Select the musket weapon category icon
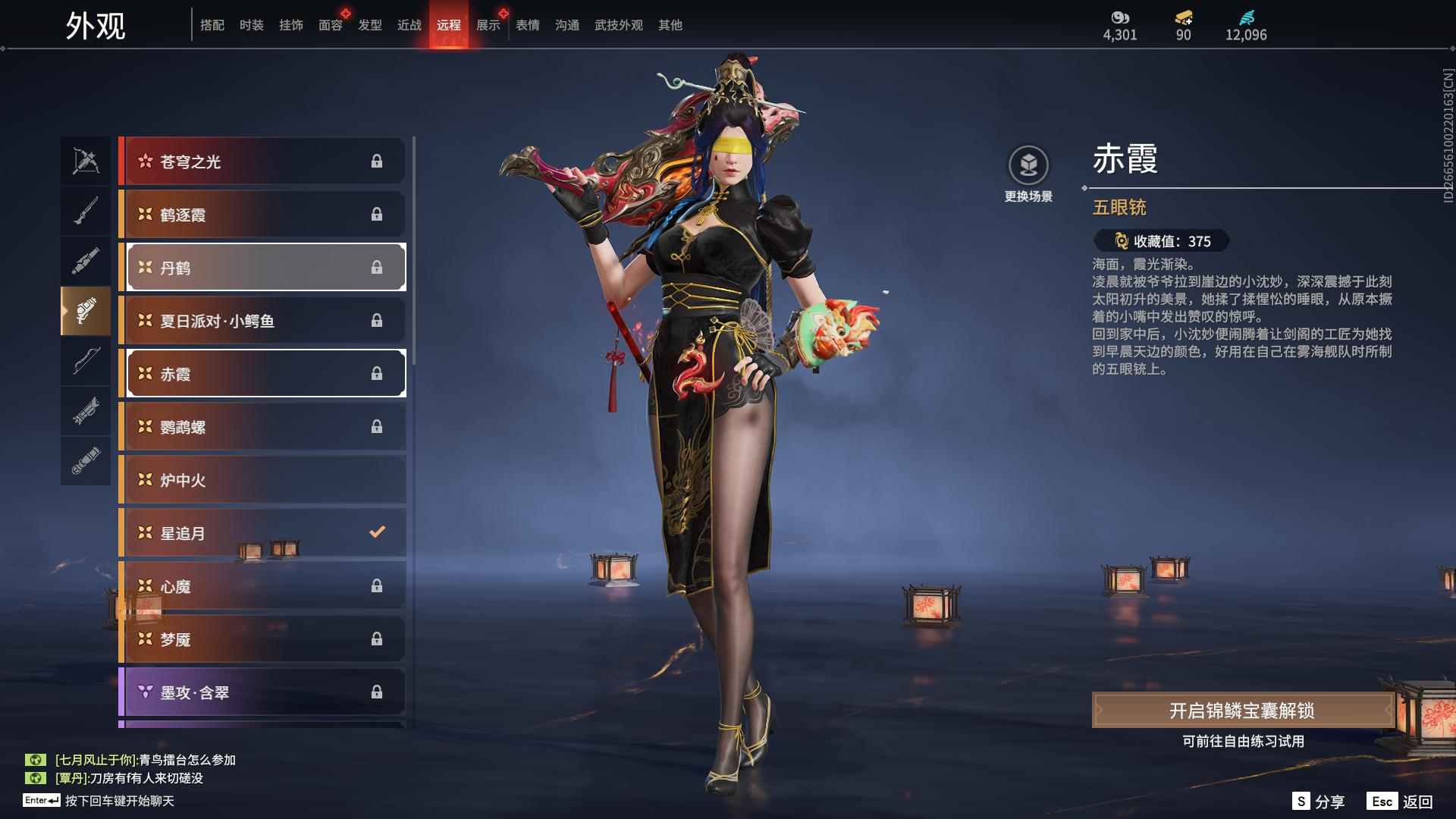This screenshot has height=819, width=1456. pyautogui.click(x=86, y=211)
